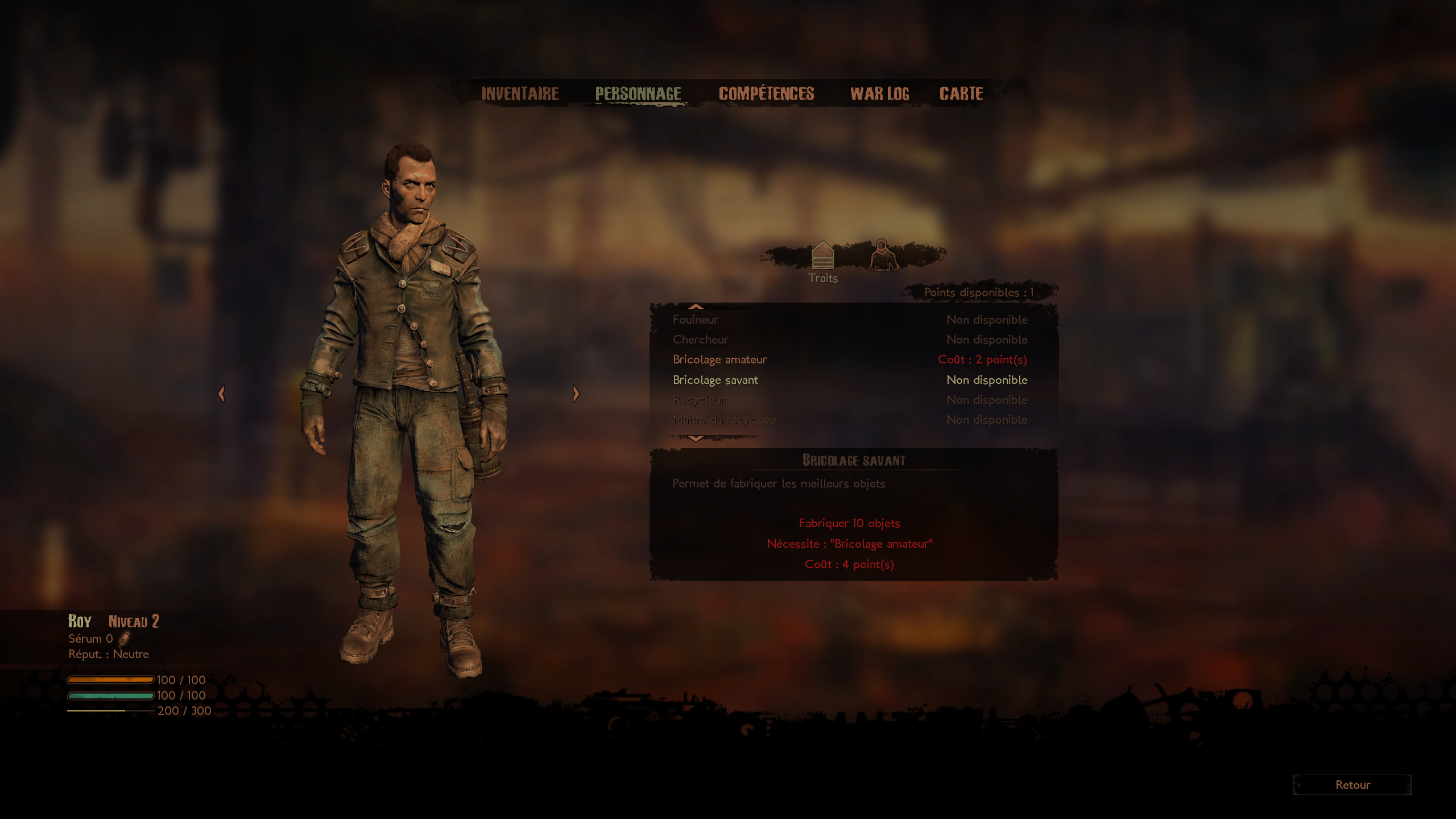Screen dimensions: 1456x819
Task: Click the trait list up arrow
Action: [696, 307]
